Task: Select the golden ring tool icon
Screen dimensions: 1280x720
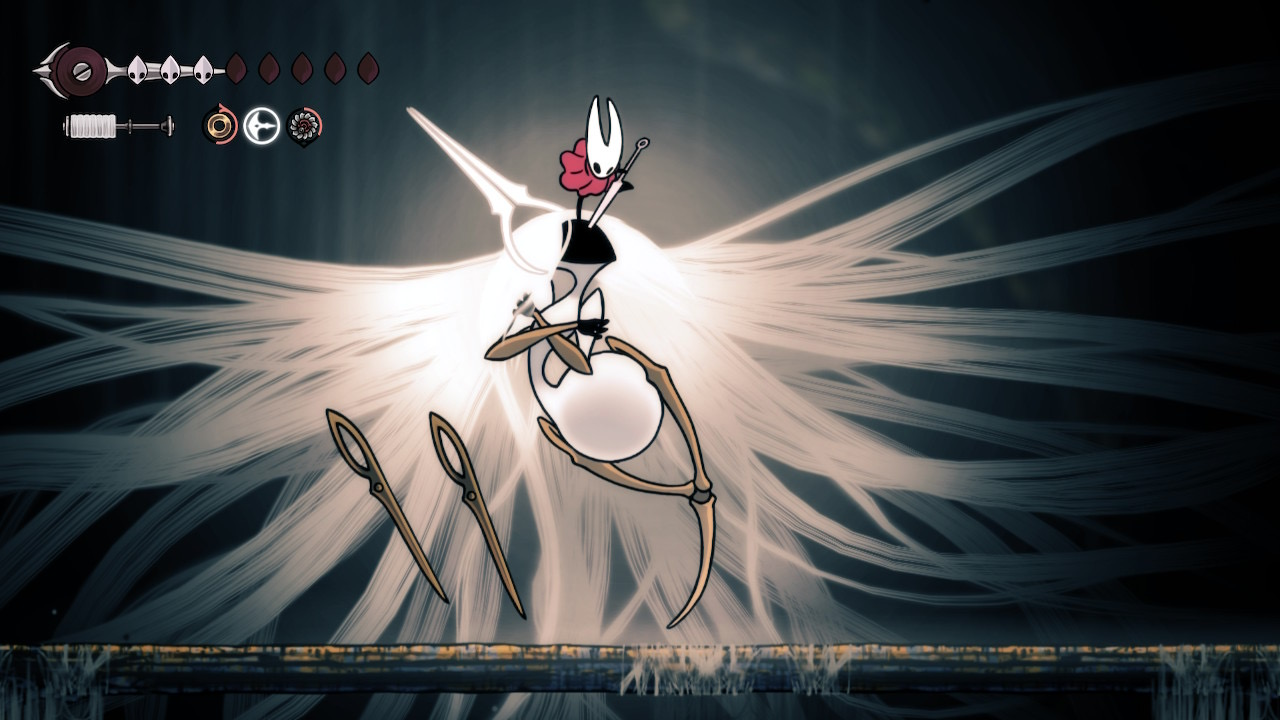Action: point(219,126)
